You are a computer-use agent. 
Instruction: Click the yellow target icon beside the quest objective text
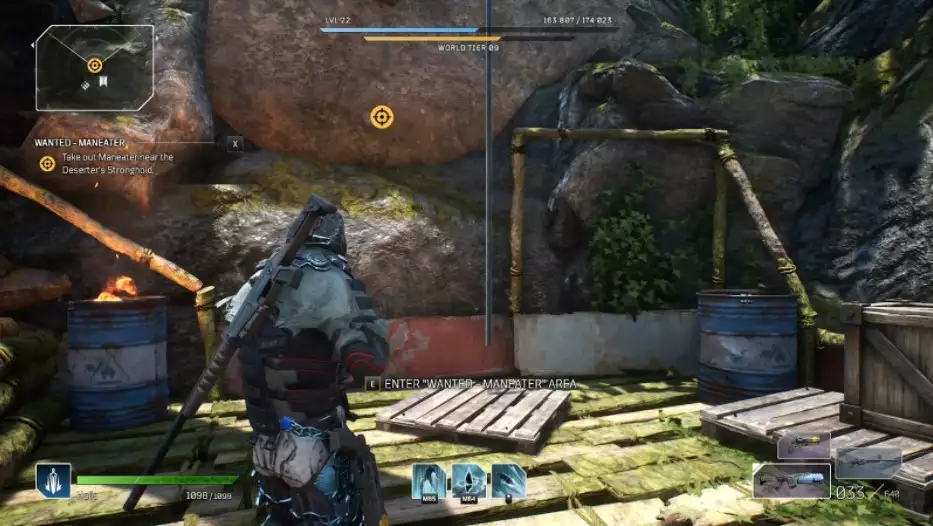[47, 163]
